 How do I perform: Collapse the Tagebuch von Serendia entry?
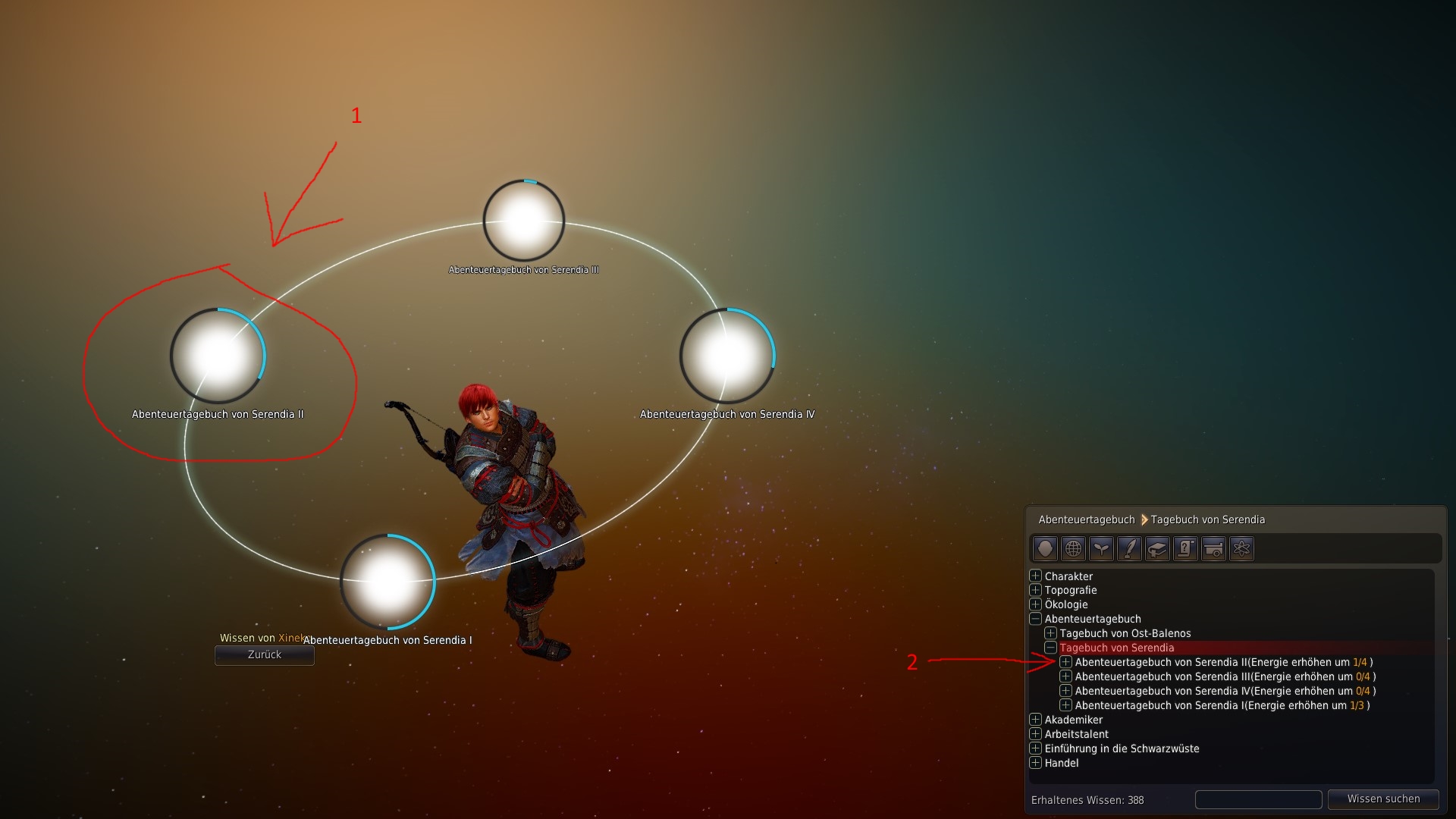(x=1050, y=648)
